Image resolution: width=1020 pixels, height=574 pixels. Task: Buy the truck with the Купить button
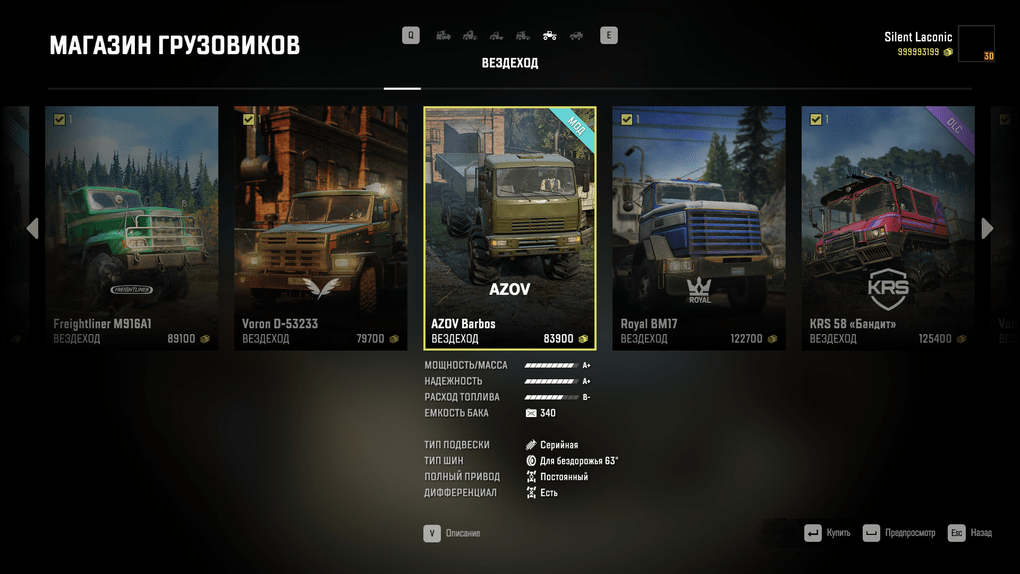pyautogui.click(x=827, y=533)
